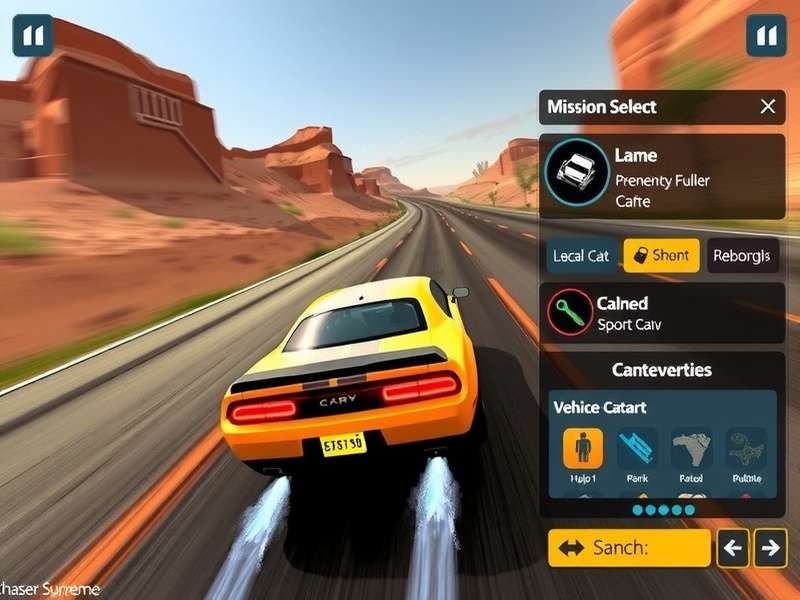Select the Fated map tile
The height and width of the screenshot is (600, 800).
(x=692, y=449)
